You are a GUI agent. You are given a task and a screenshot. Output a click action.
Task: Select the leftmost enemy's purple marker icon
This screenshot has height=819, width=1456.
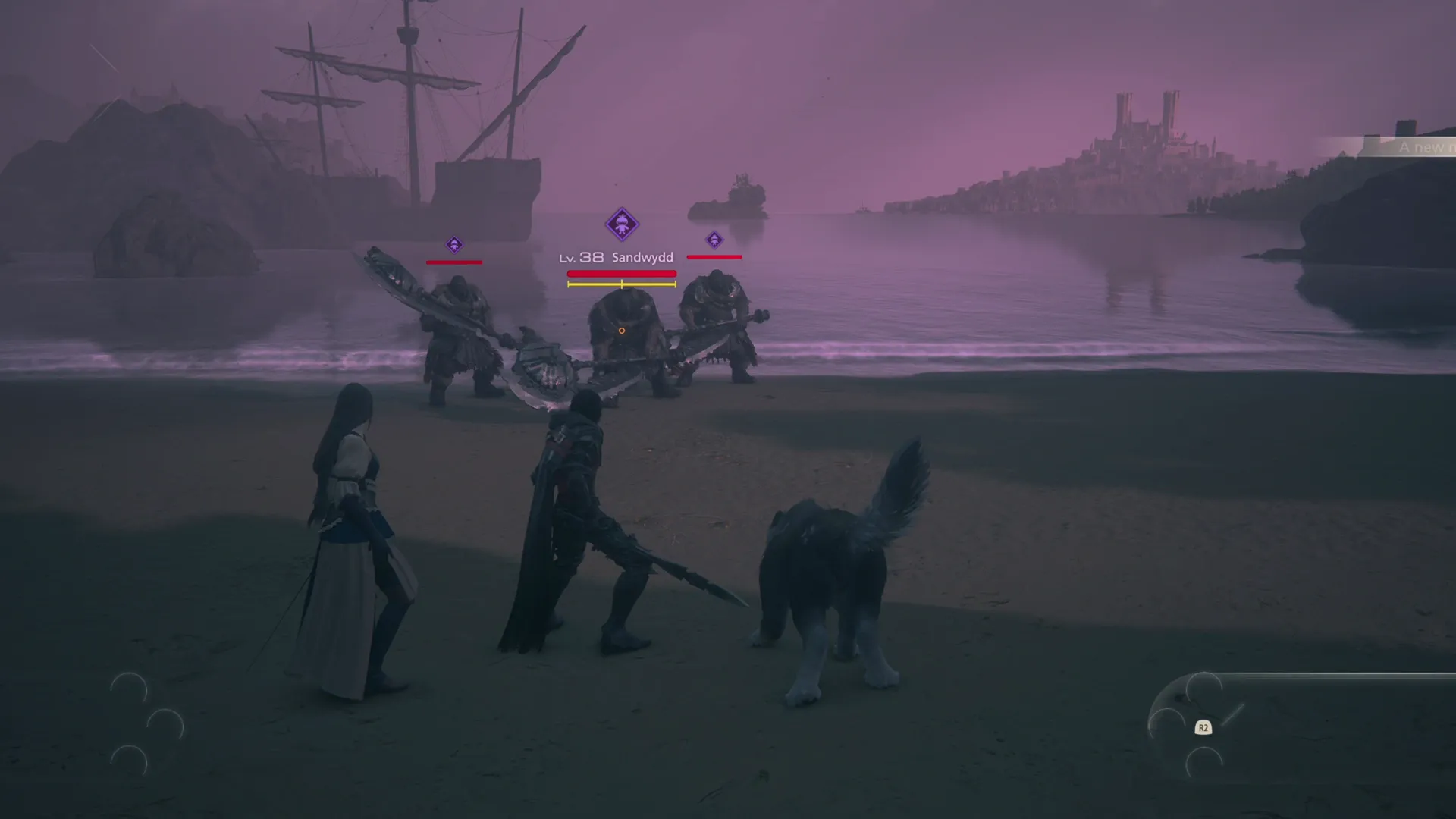(456, 244)
